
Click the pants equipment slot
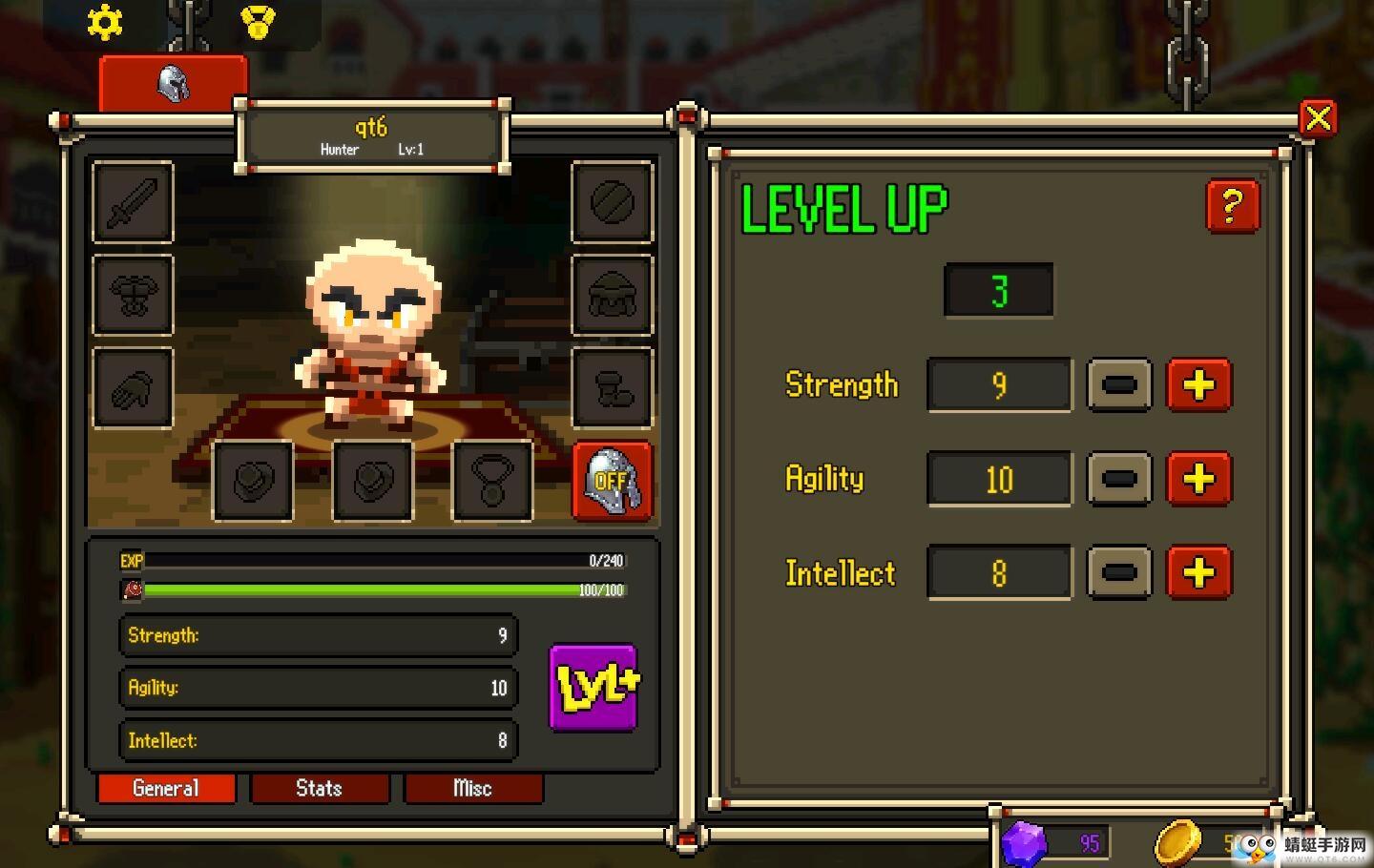[x=612, y=386]
